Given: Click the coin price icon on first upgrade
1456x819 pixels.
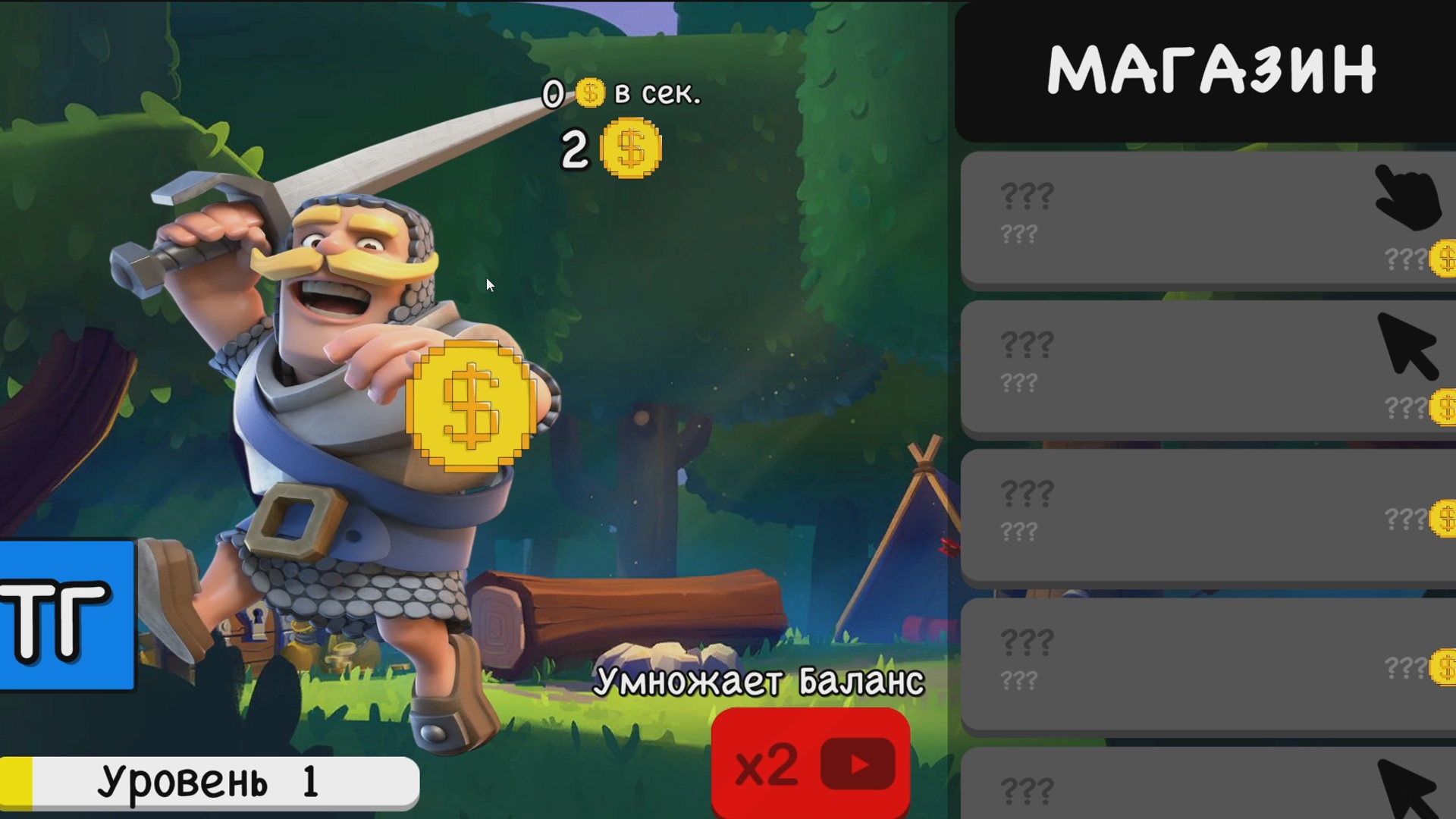Looking at the screenshot, I should coord(1445,258).
